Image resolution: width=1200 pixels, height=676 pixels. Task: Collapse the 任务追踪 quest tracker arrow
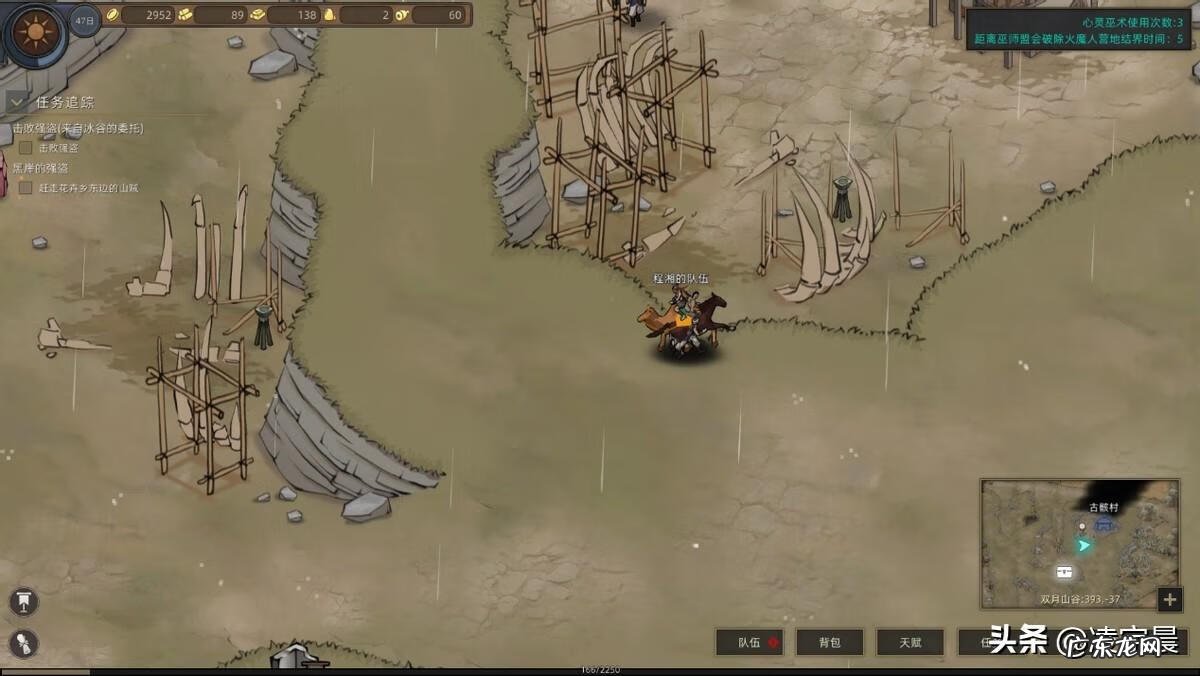pyautogui.click(x=17, y=102)
